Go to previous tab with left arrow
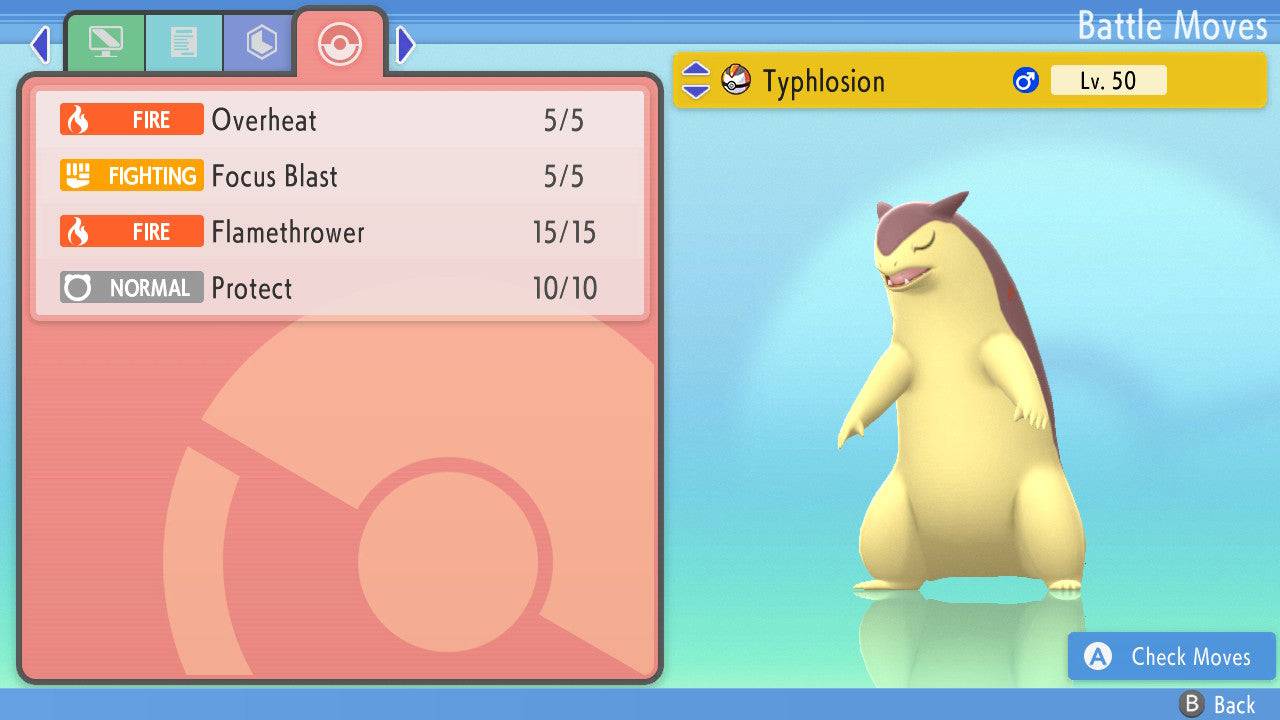The height and width of the screenshot is (720, 1280). (x=40, y=44)
